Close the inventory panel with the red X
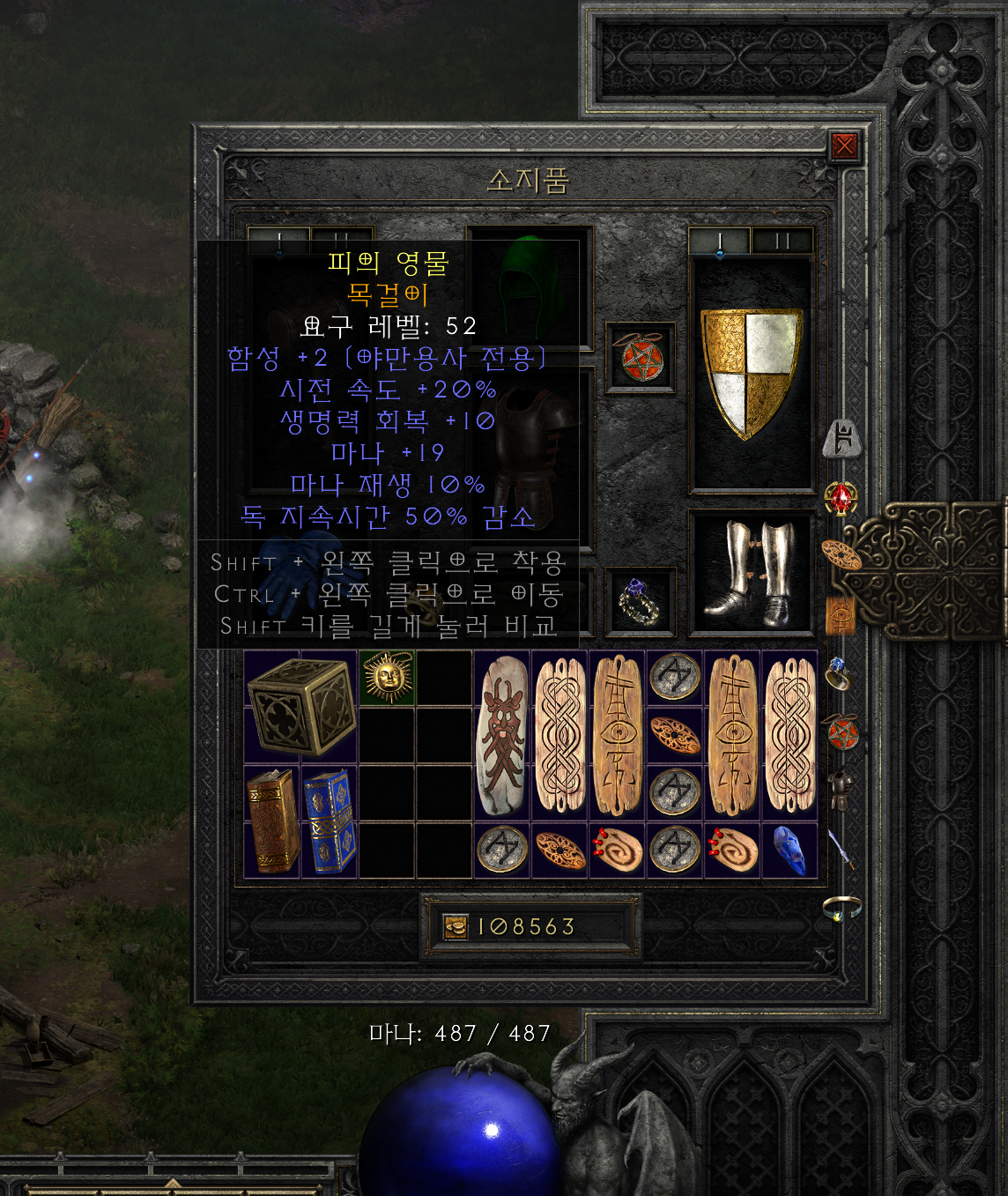The height and width of the screenshot is (1196, 1008). click(844, 145)
